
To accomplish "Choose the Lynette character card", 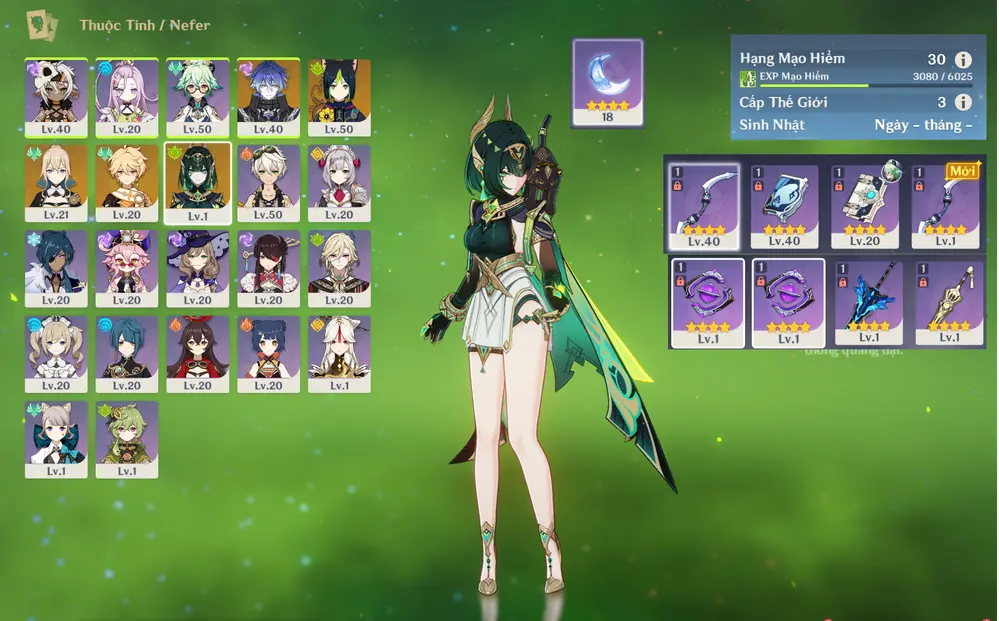I will (x=56, y=439).
